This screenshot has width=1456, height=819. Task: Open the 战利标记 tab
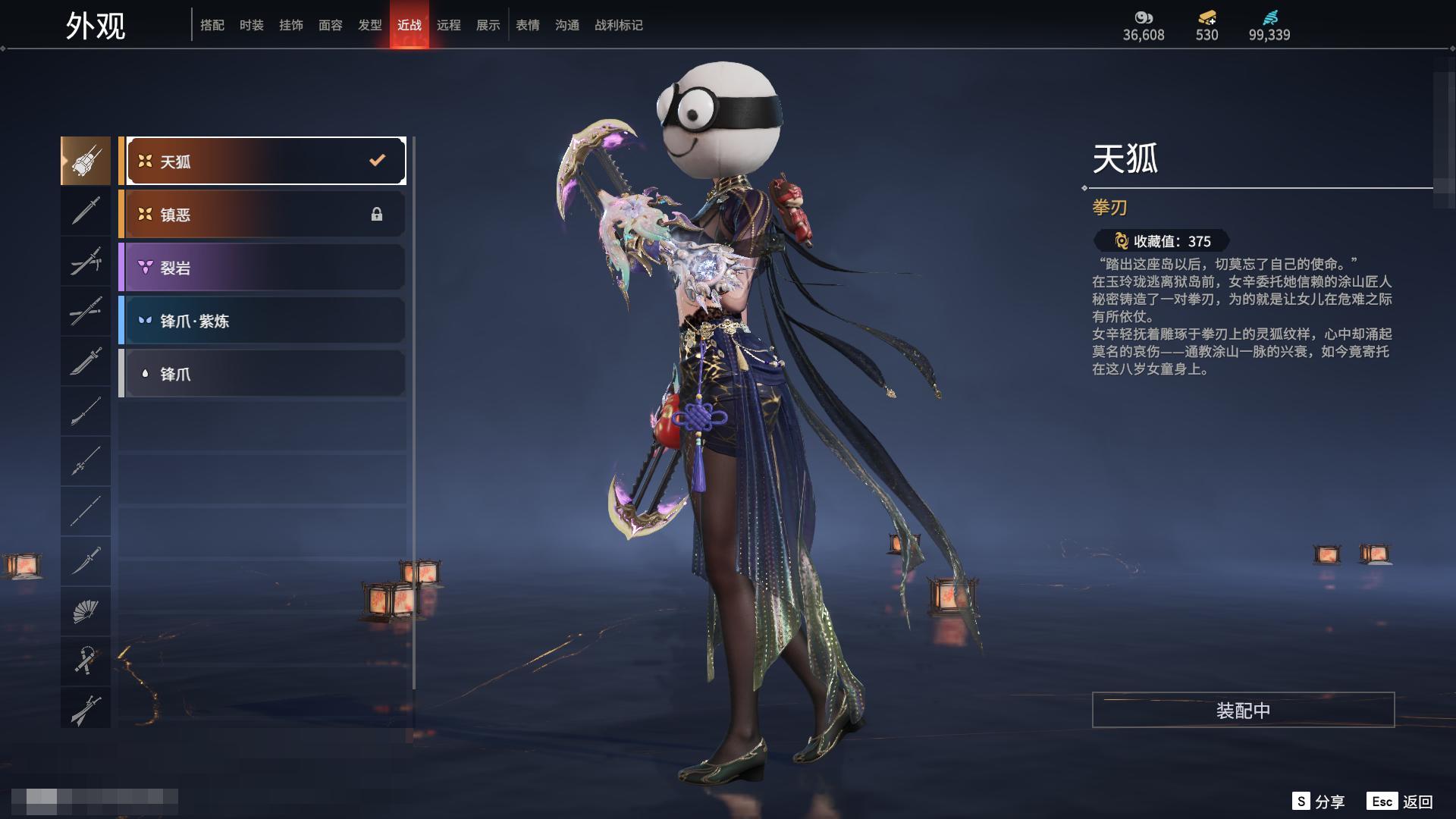pos(619,25)
